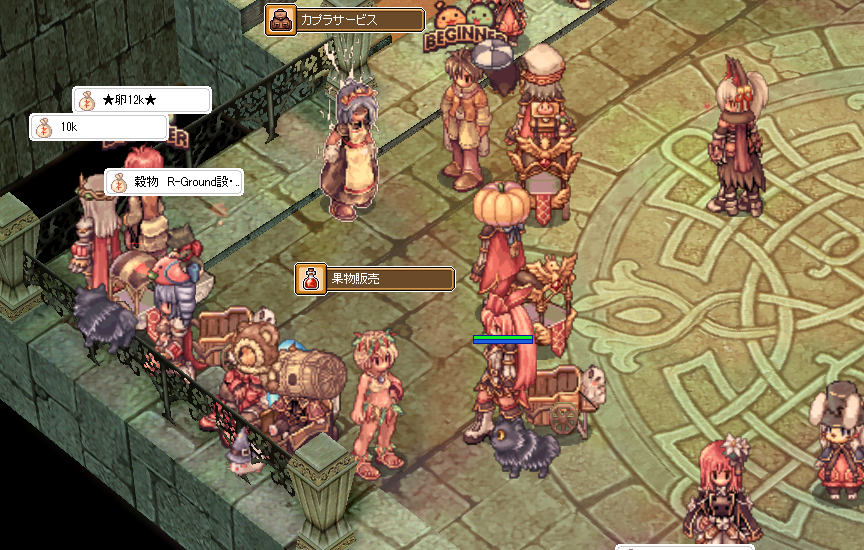The width and height of the screenshot is (864, 550).
Task: Open the 穀物 R-Ground vending shop
Action: click(174, 182)
